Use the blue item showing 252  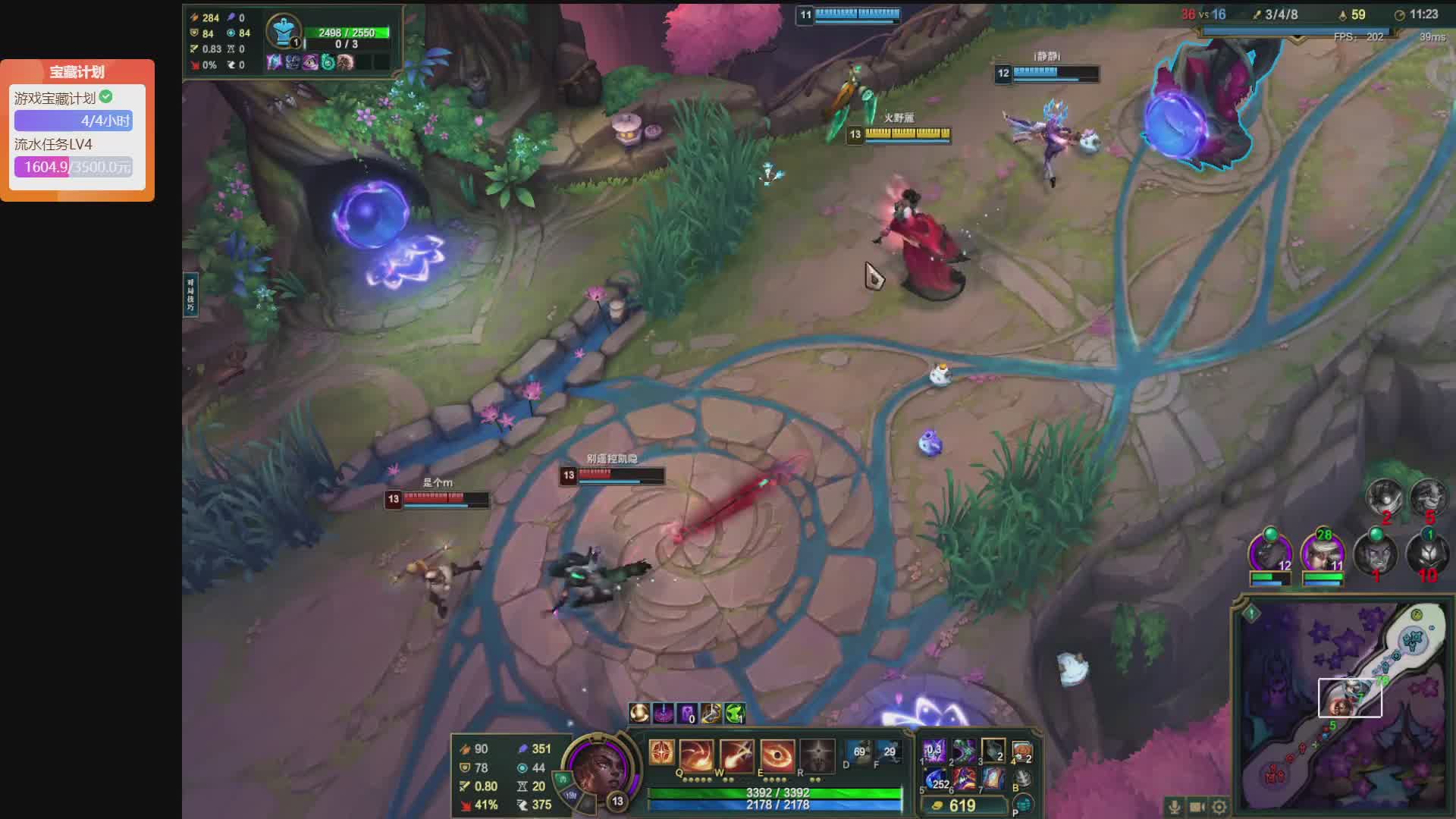tap(935, 780)
